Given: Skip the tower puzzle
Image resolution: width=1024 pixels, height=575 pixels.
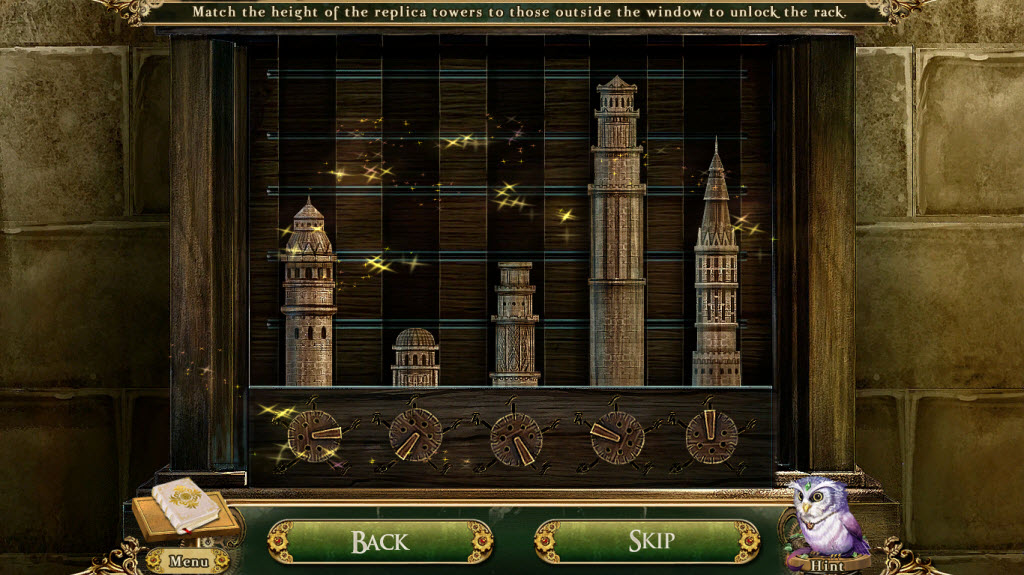Looking at the screenshot, I should (647, 541).
